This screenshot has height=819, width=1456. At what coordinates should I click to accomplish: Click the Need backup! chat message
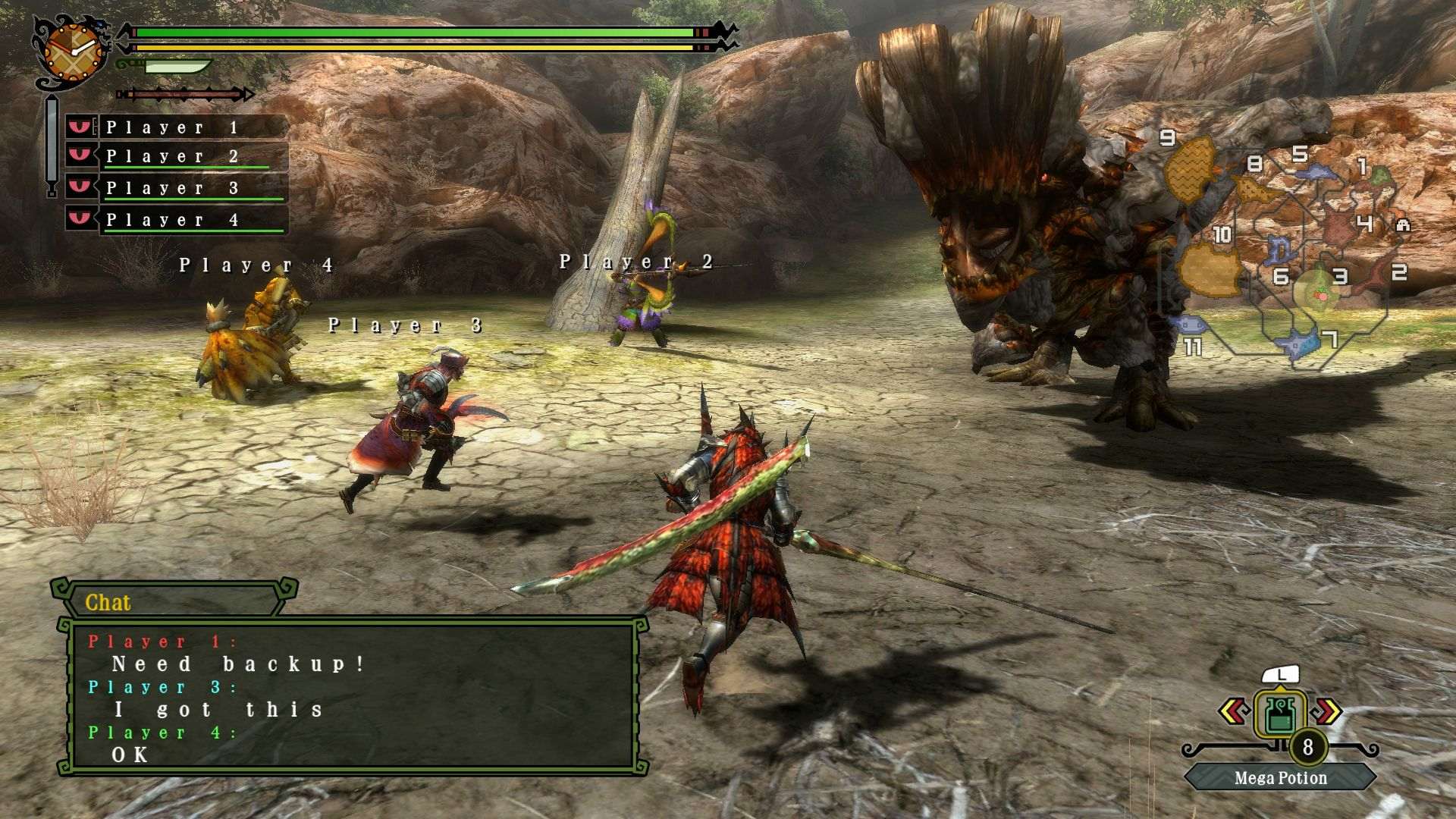[x=239, y=663]
